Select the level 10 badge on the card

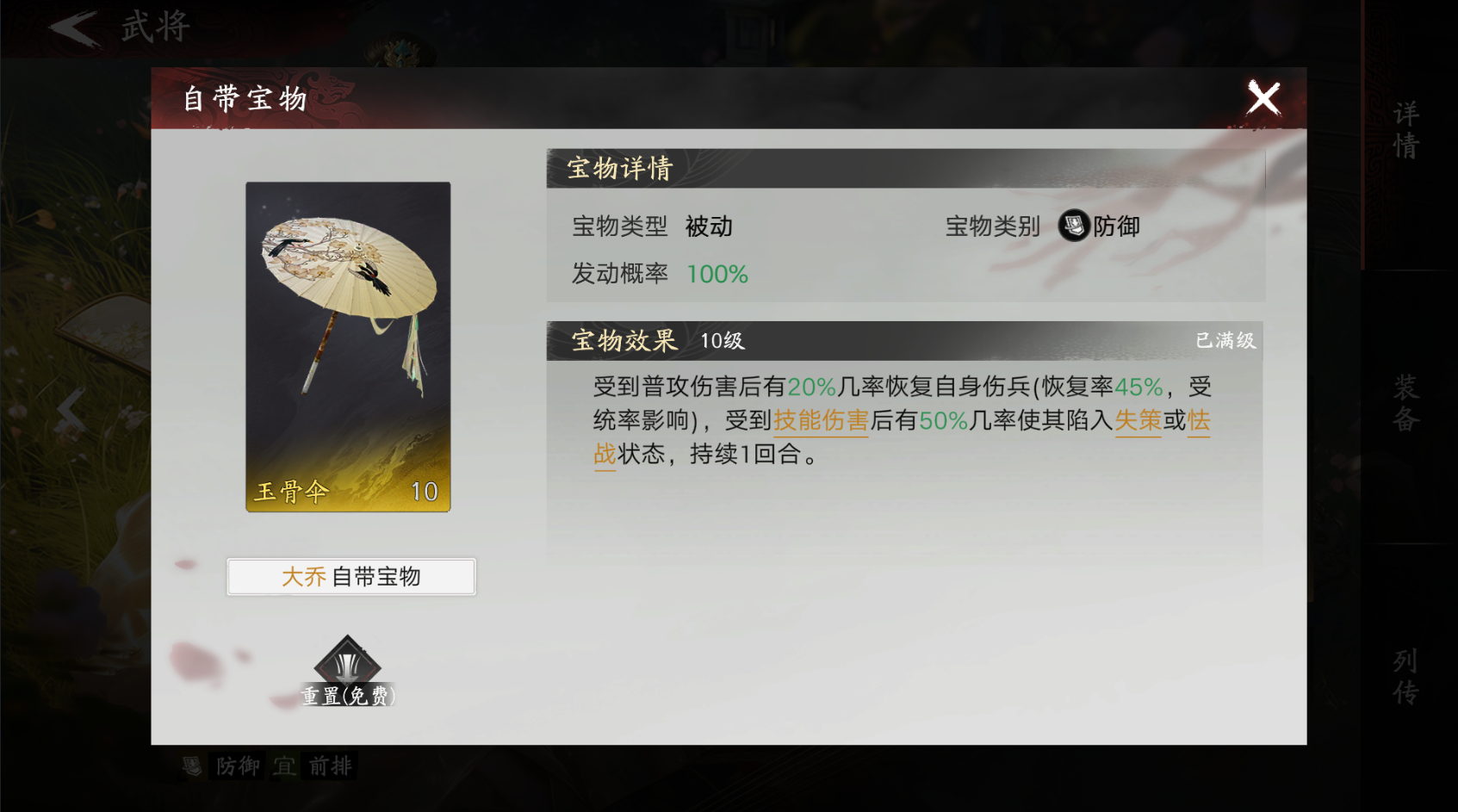424,491
